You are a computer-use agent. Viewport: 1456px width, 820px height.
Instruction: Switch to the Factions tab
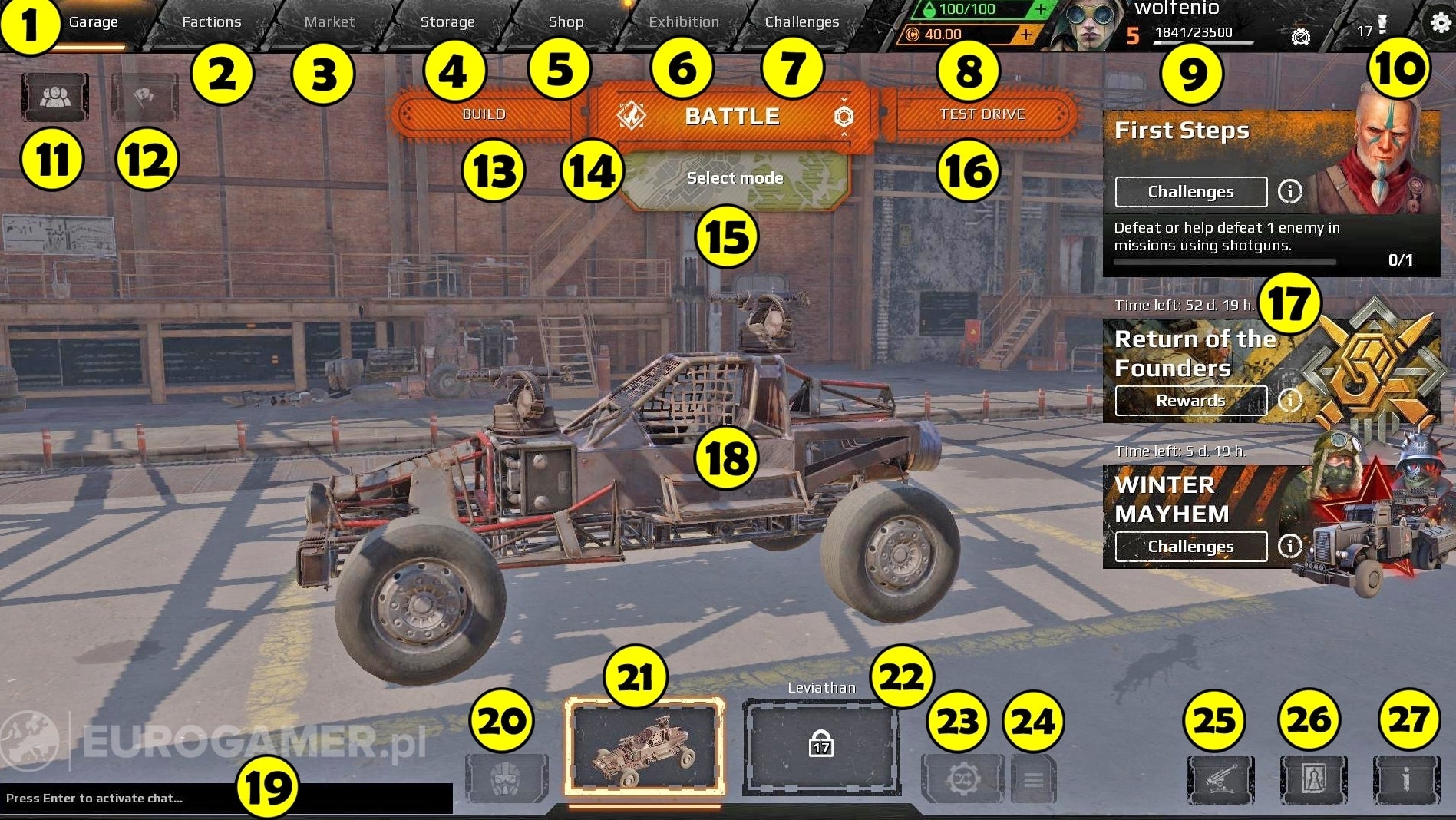pos(212,22)
